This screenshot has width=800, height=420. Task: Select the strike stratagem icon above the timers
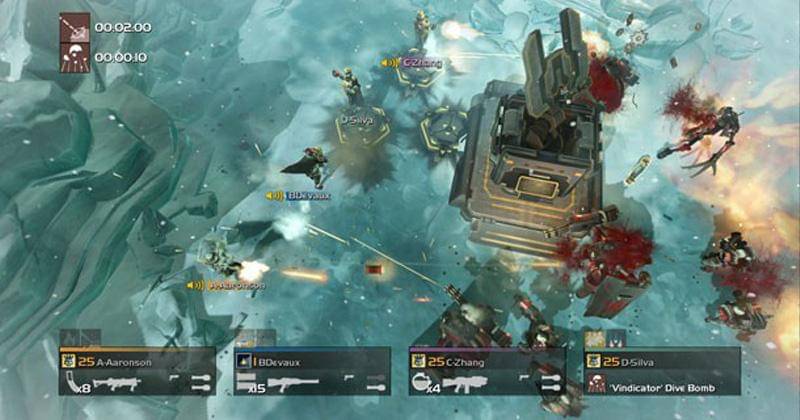75,27
